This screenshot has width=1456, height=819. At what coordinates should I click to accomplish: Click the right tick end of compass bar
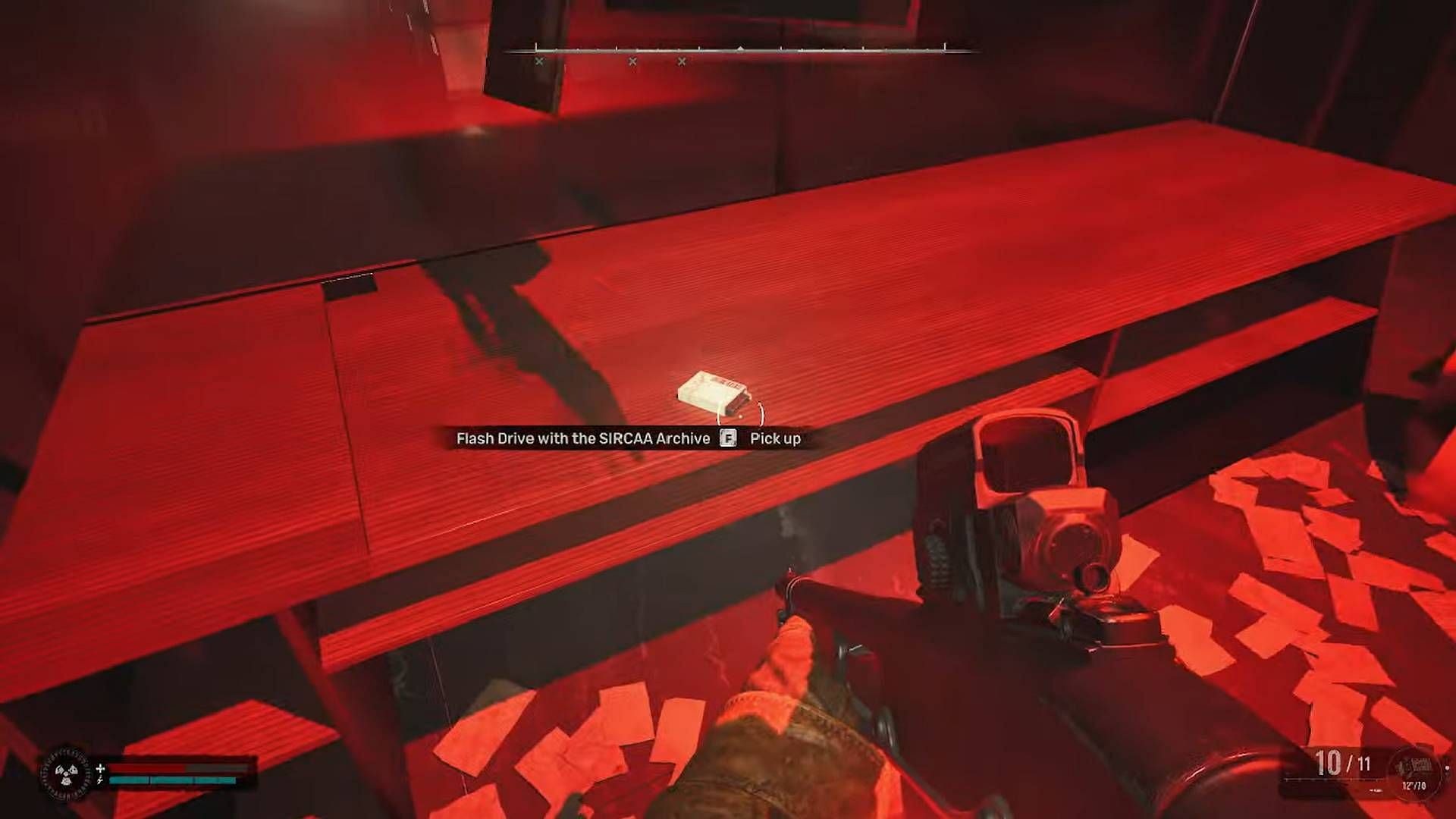(x=944, y=45)
